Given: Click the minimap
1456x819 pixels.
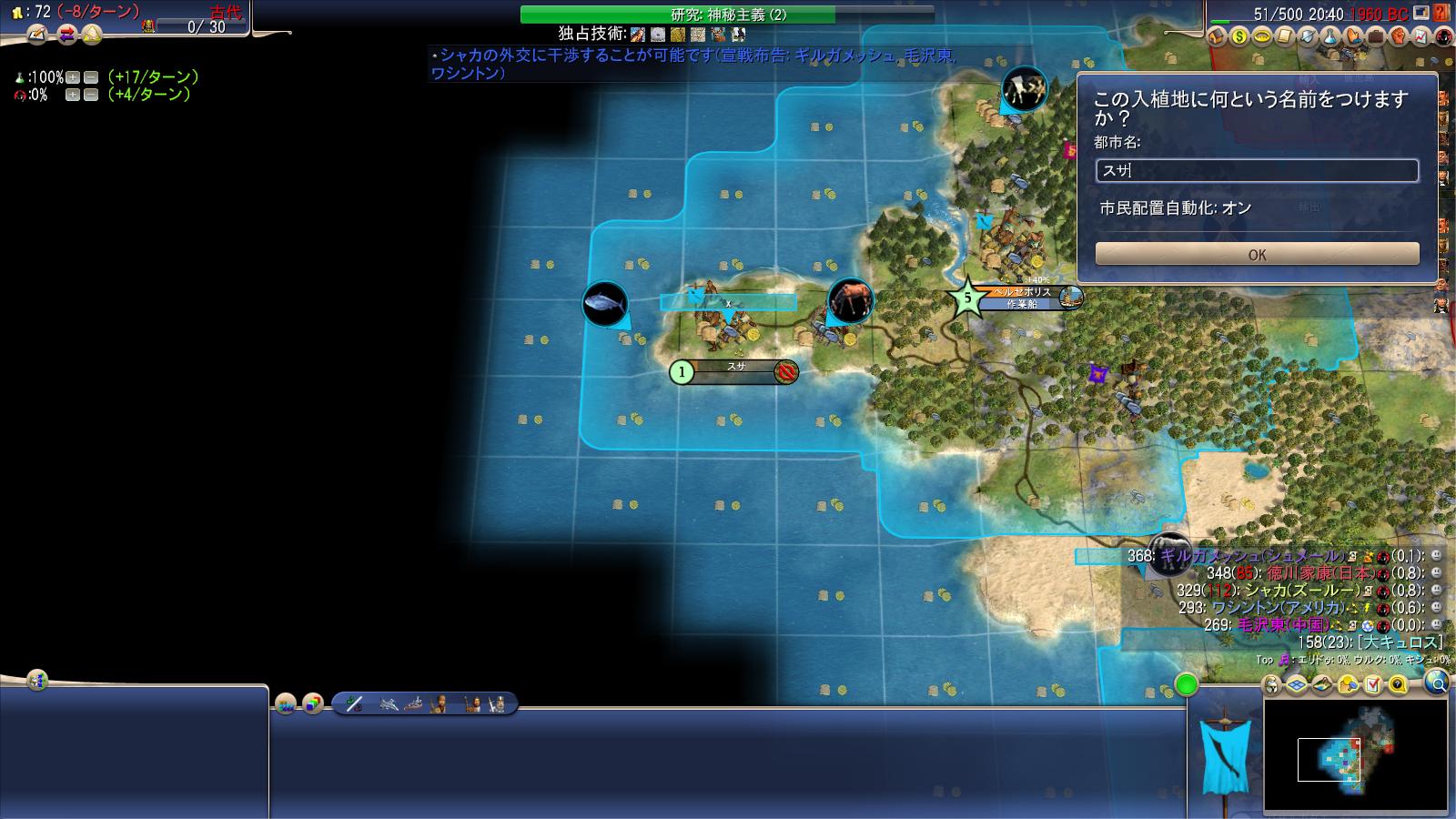Looking at the screenshot, I should pos(1355,755).
